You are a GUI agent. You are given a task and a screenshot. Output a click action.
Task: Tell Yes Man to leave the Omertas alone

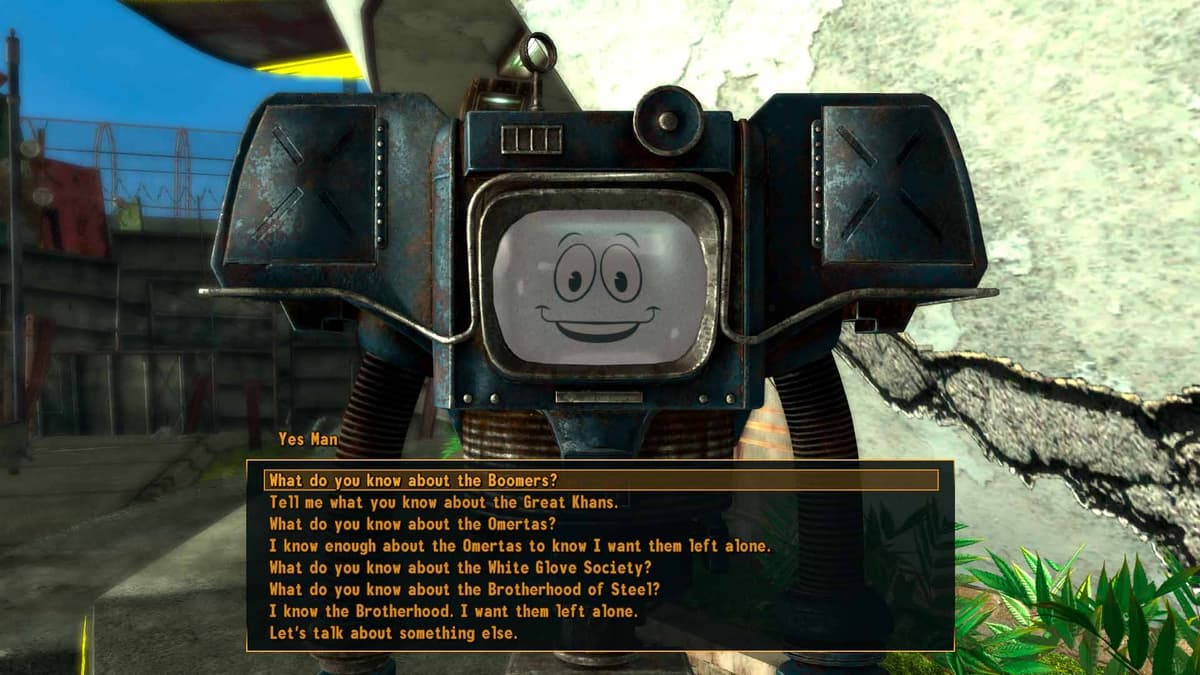(520, 546)
